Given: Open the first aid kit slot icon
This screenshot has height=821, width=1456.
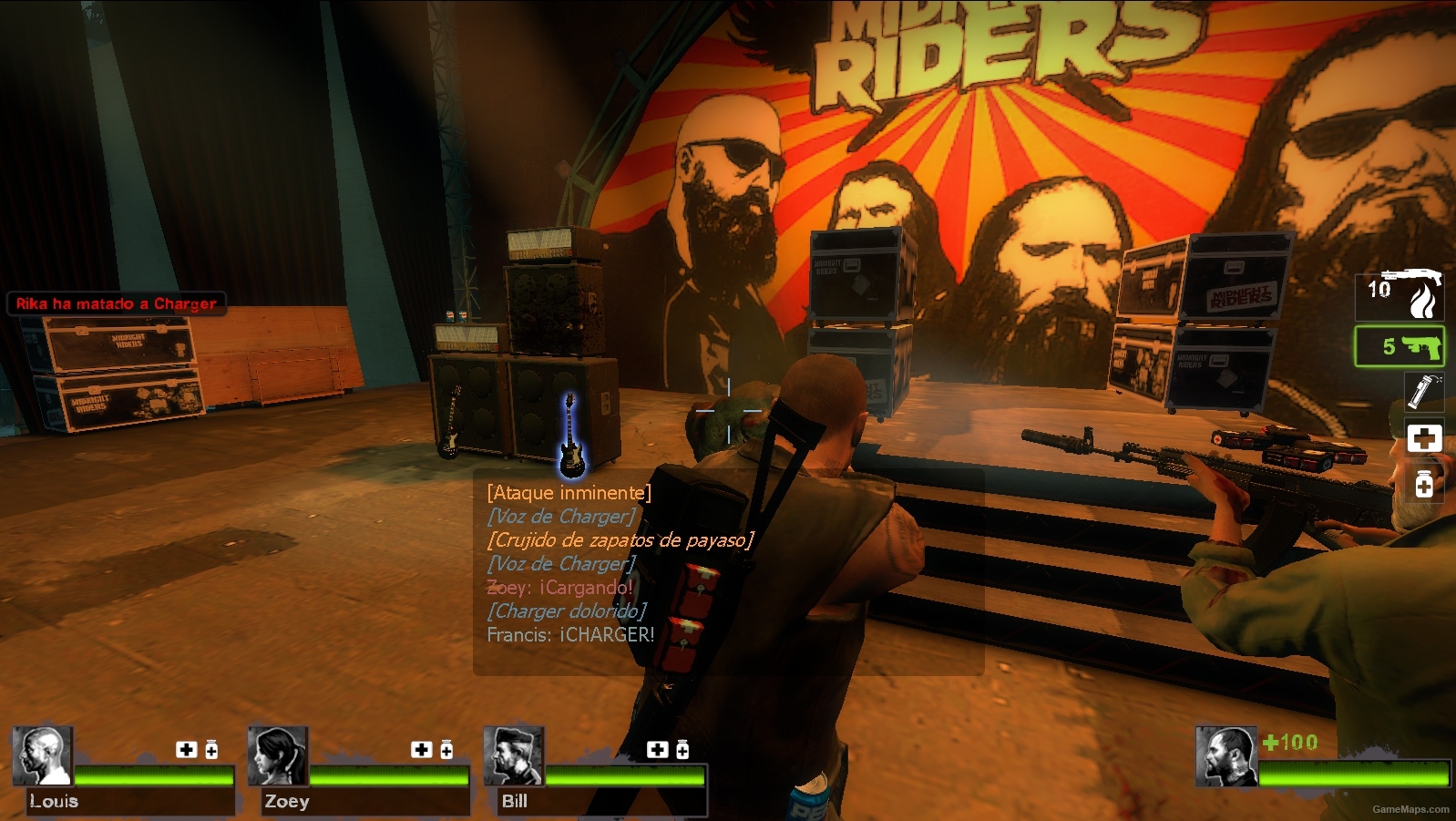Looking at the screenshot, I should (1425, 438).
